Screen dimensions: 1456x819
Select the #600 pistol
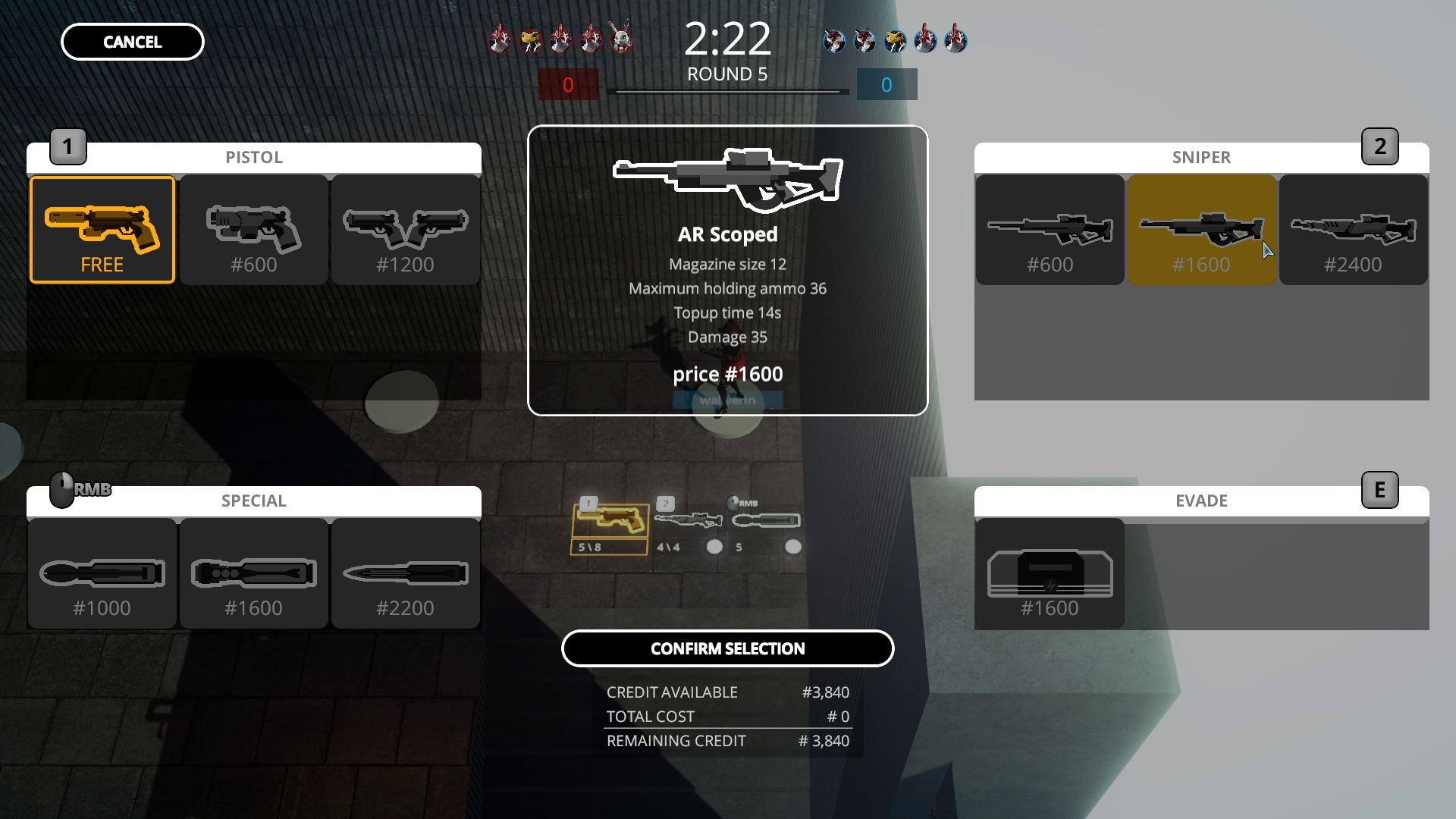tap(253, 229)
